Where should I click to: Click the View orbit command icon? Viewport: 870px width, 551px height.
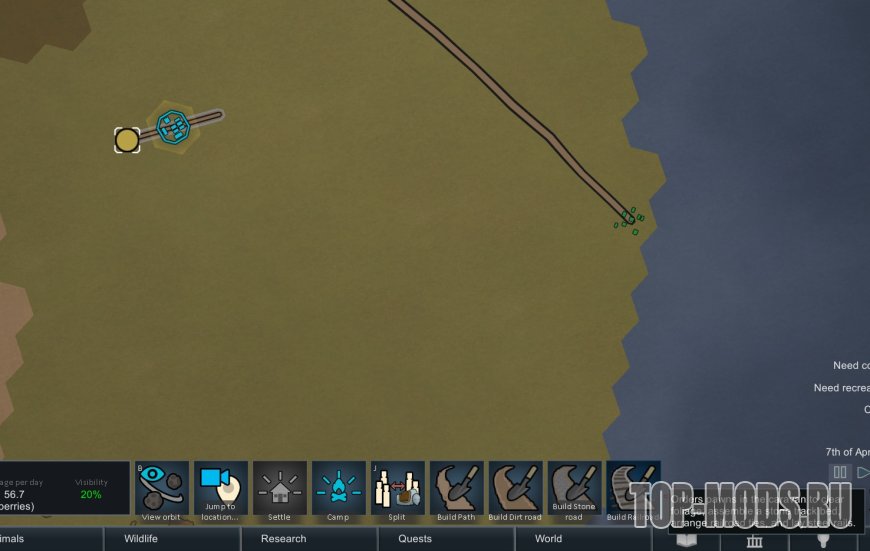162,487
